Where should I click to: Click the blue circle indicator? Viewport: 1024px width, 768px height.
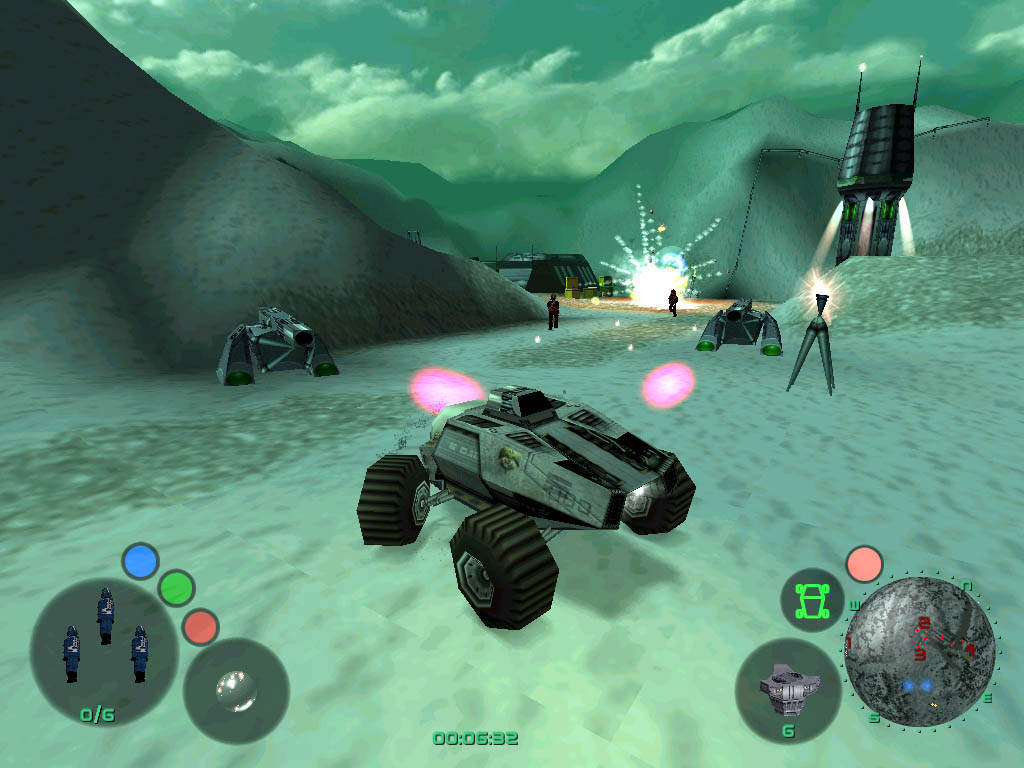(x=141, y=561)
